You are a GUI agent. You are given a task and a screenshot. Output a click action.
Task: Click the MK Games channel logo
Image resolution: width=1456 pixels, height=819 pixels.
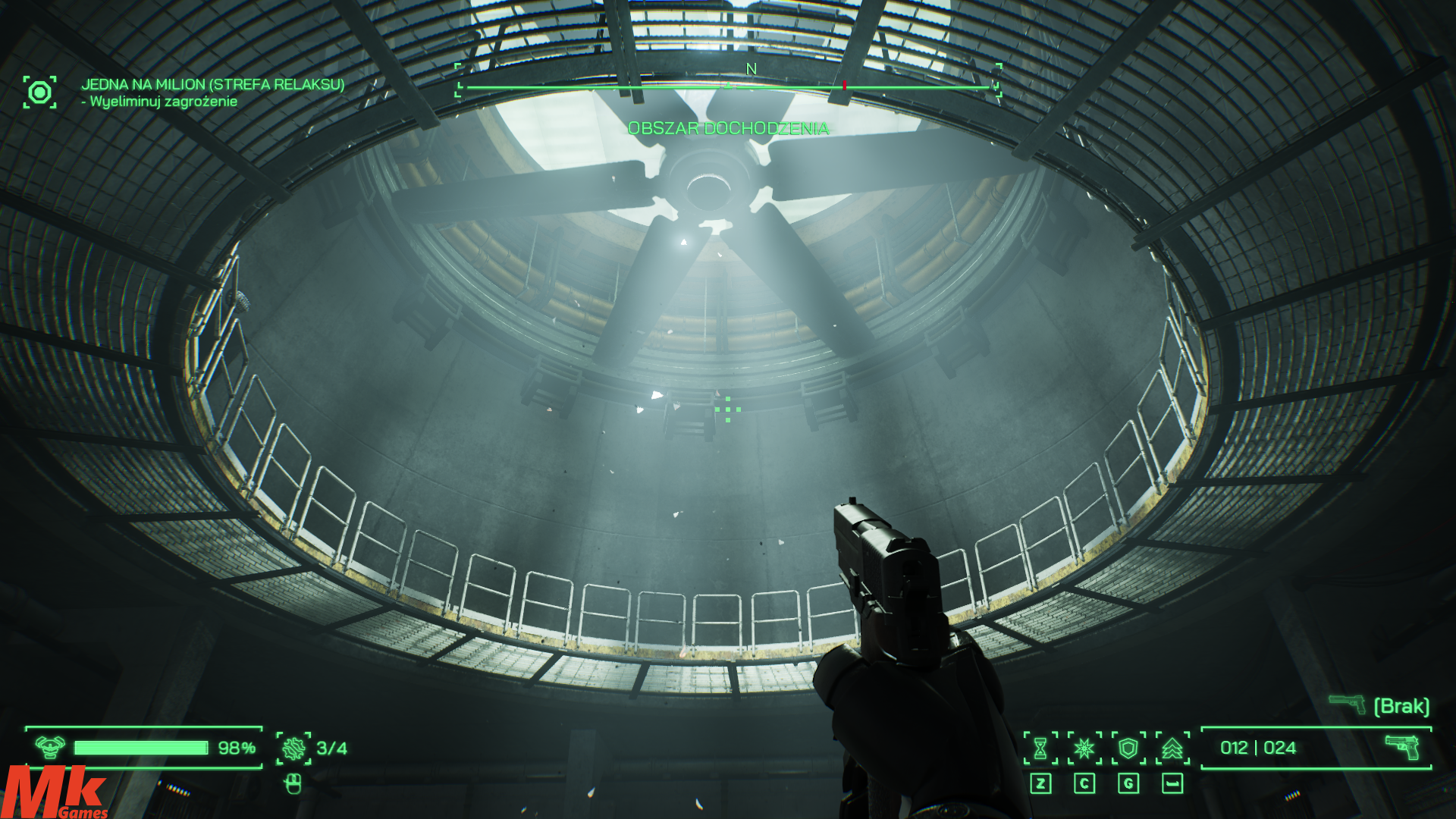tap(55, 792)
